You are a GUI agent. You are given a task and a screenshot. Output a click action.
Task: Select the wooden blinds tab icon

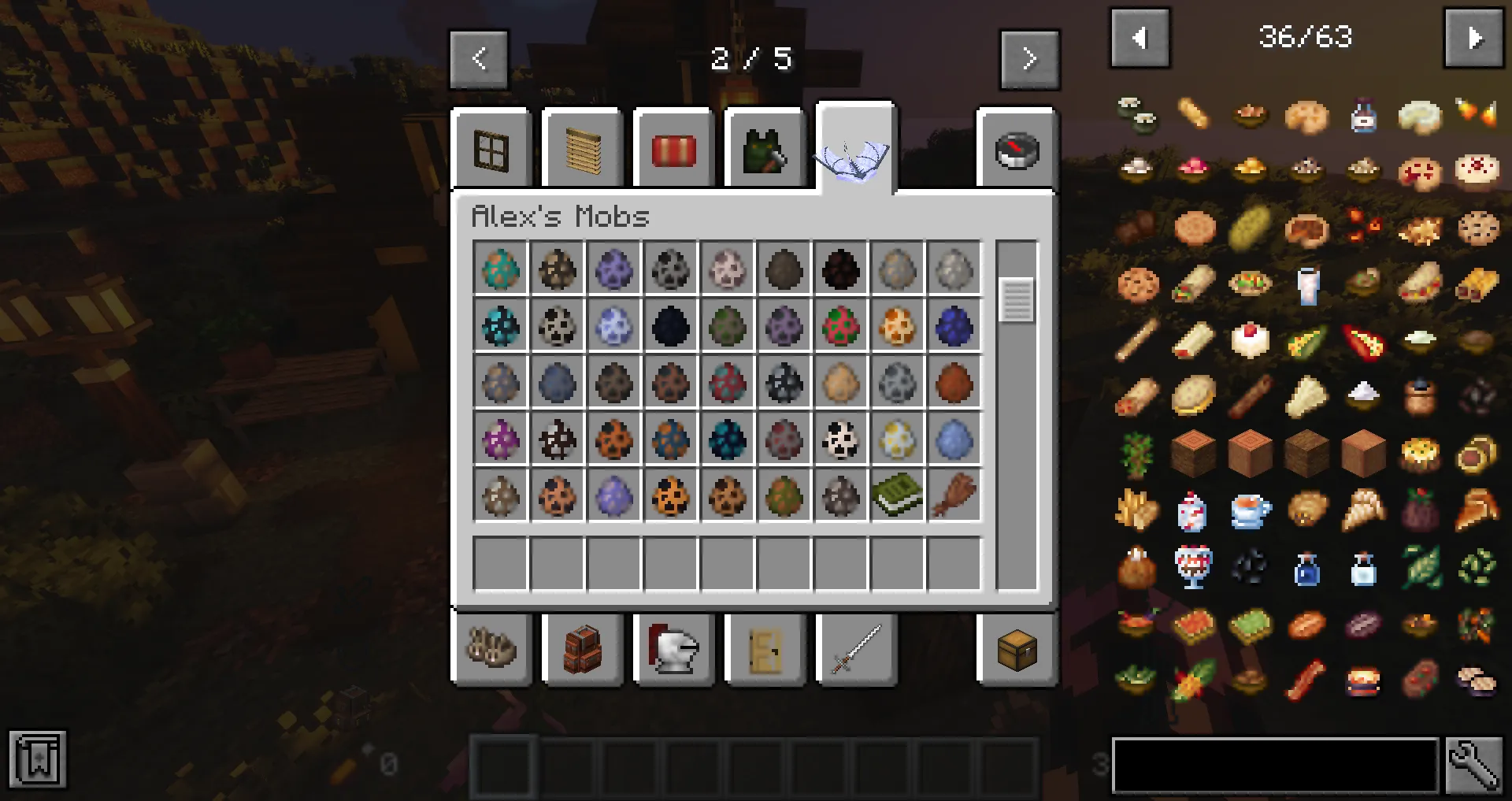(583, 150)
